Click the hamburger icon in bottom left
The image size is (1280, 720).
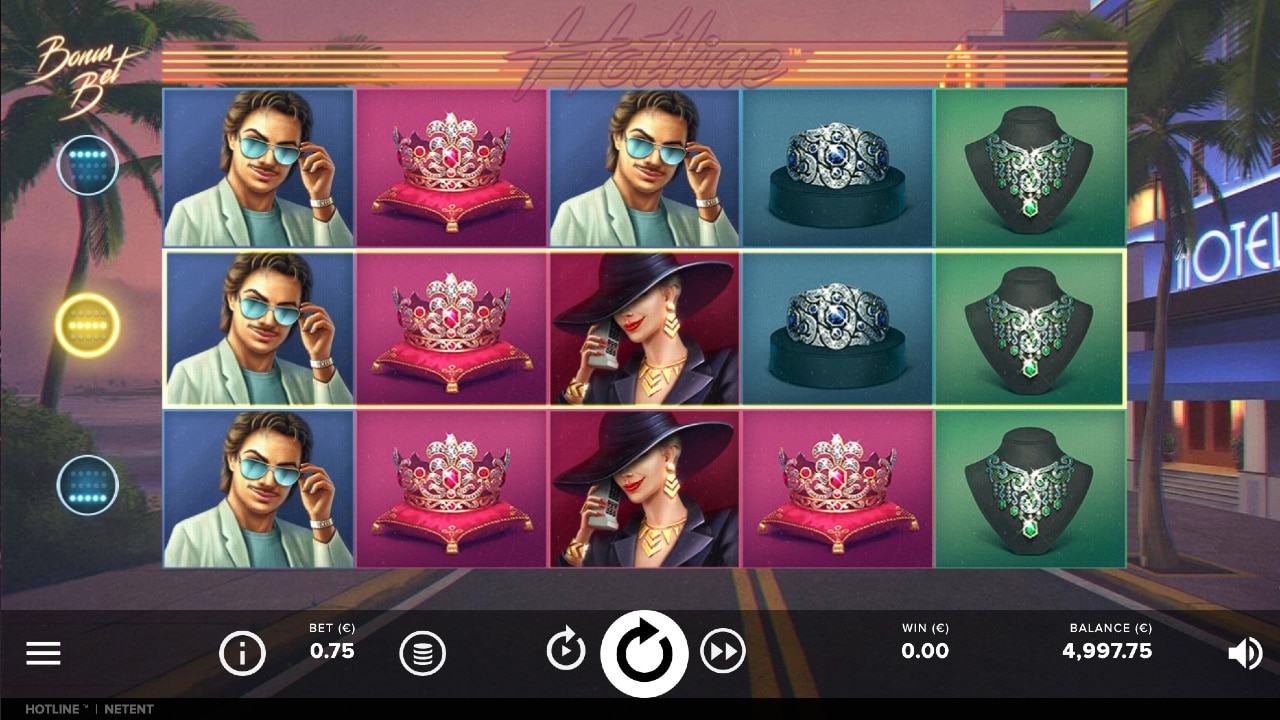pos(43,652)
